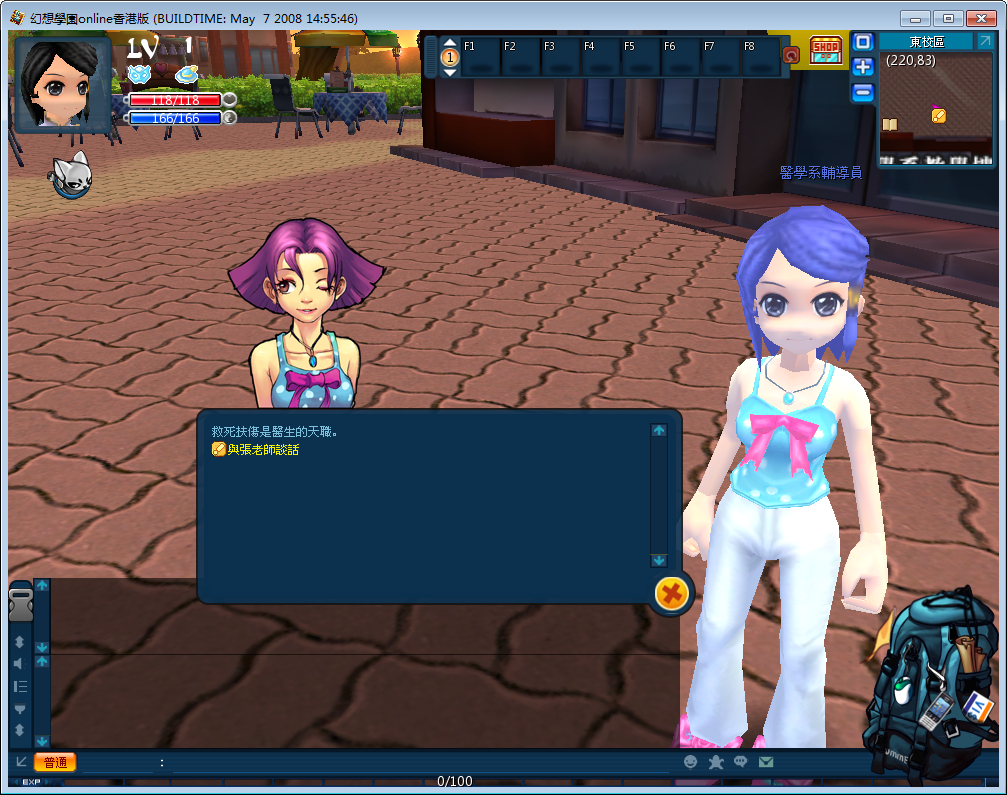Toggle the minimap with the square button

click(863, 42)
